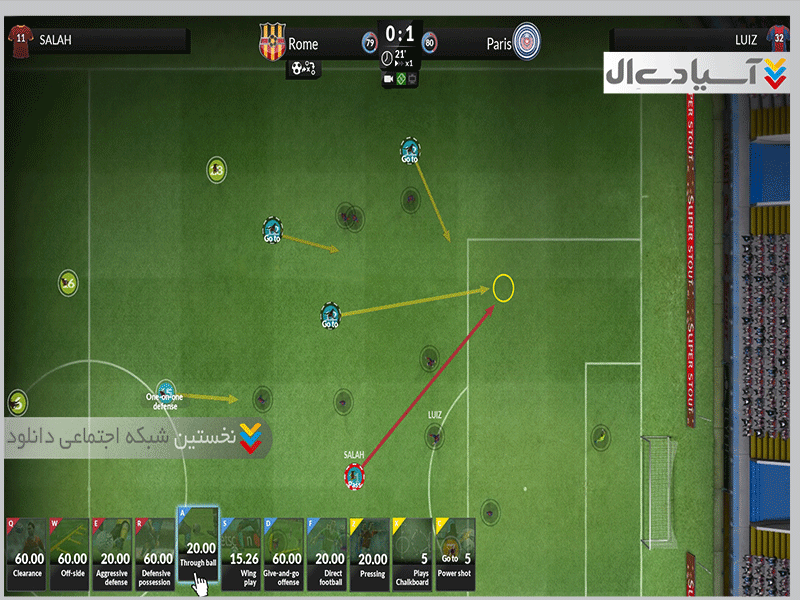Choose the Direct football card
The image size is (800, 600).
click(327, 553)
